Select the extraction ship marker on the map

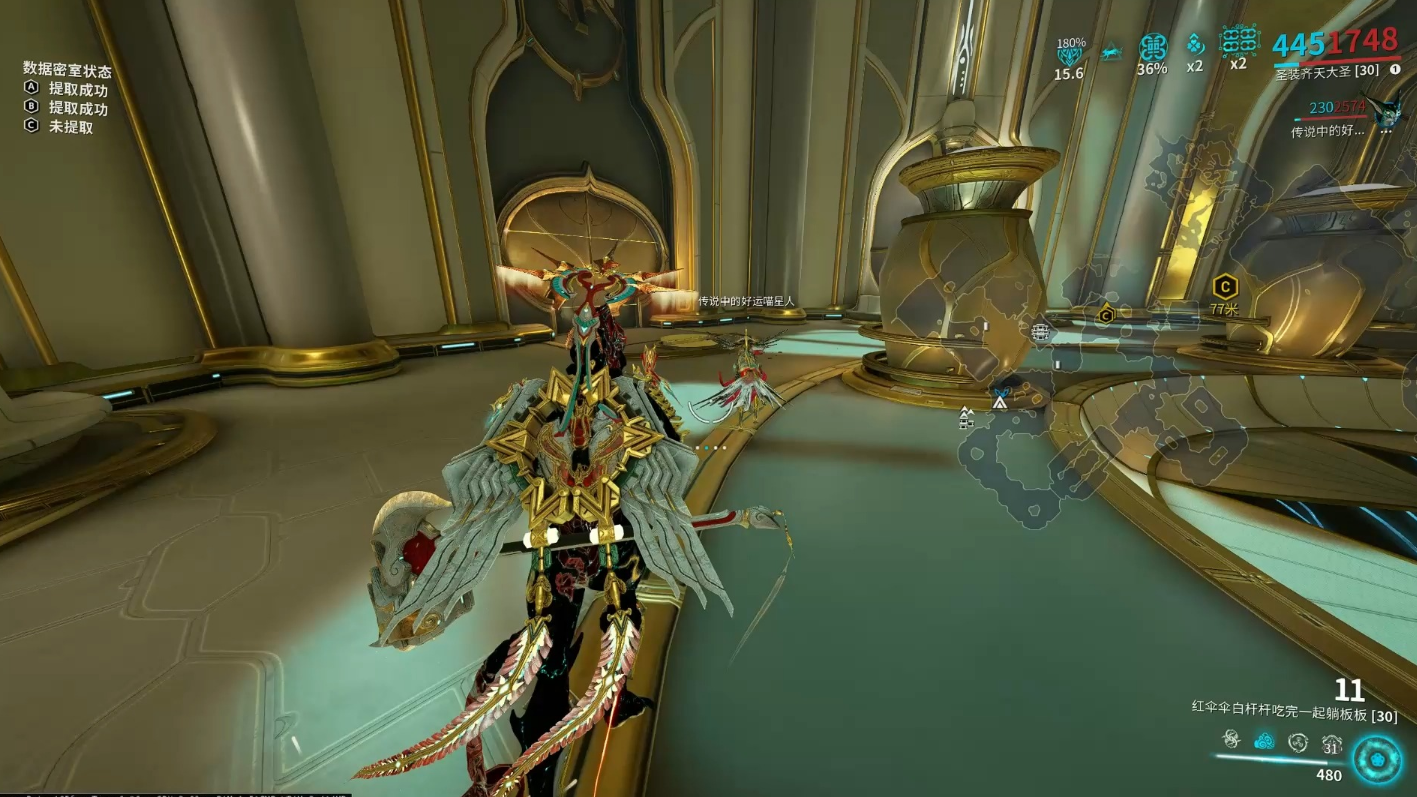pos(1040,331)
